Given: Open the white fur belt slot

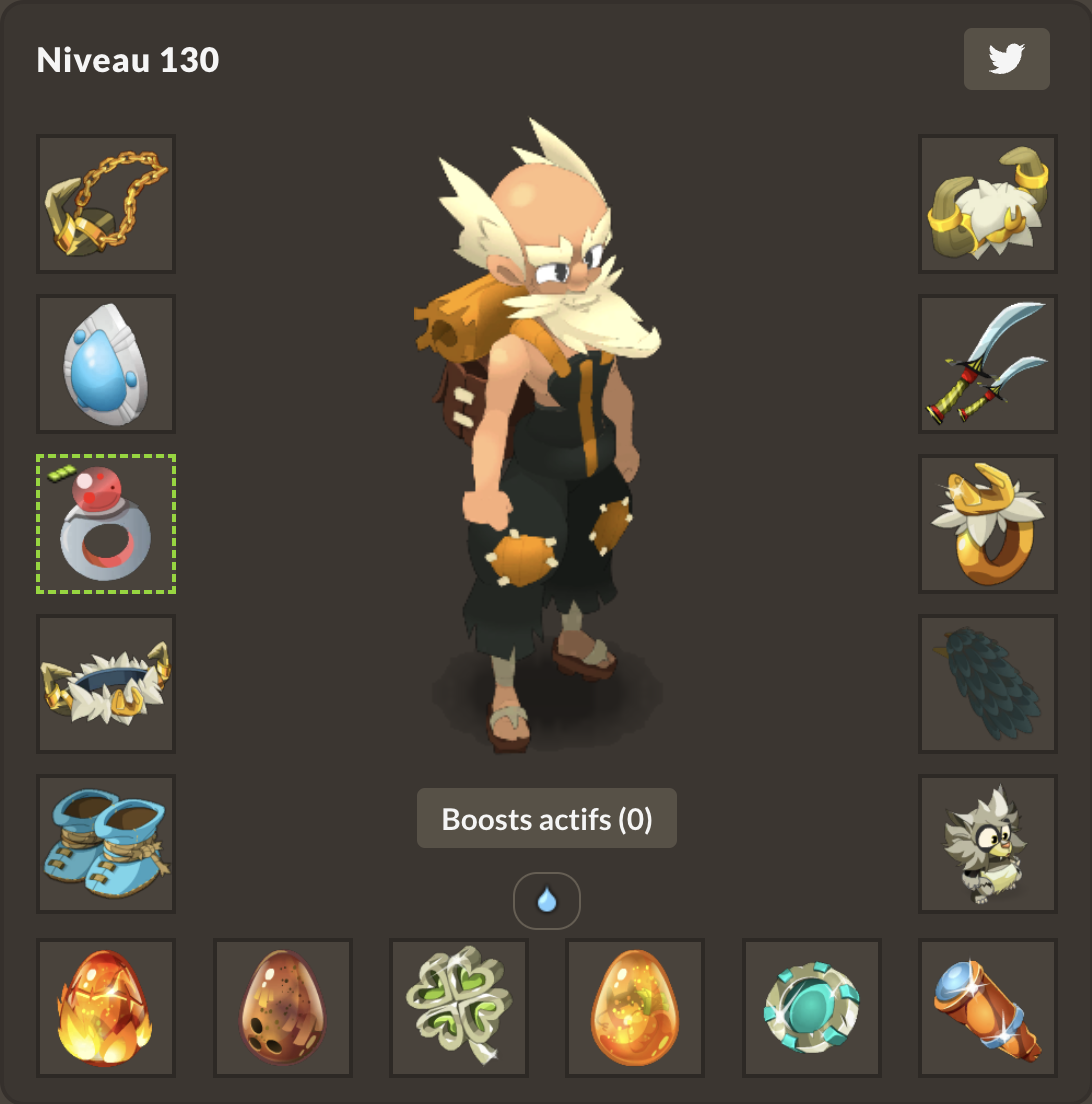Looking at the screenshot, I should pyautogui.click(x=106, y=684).
